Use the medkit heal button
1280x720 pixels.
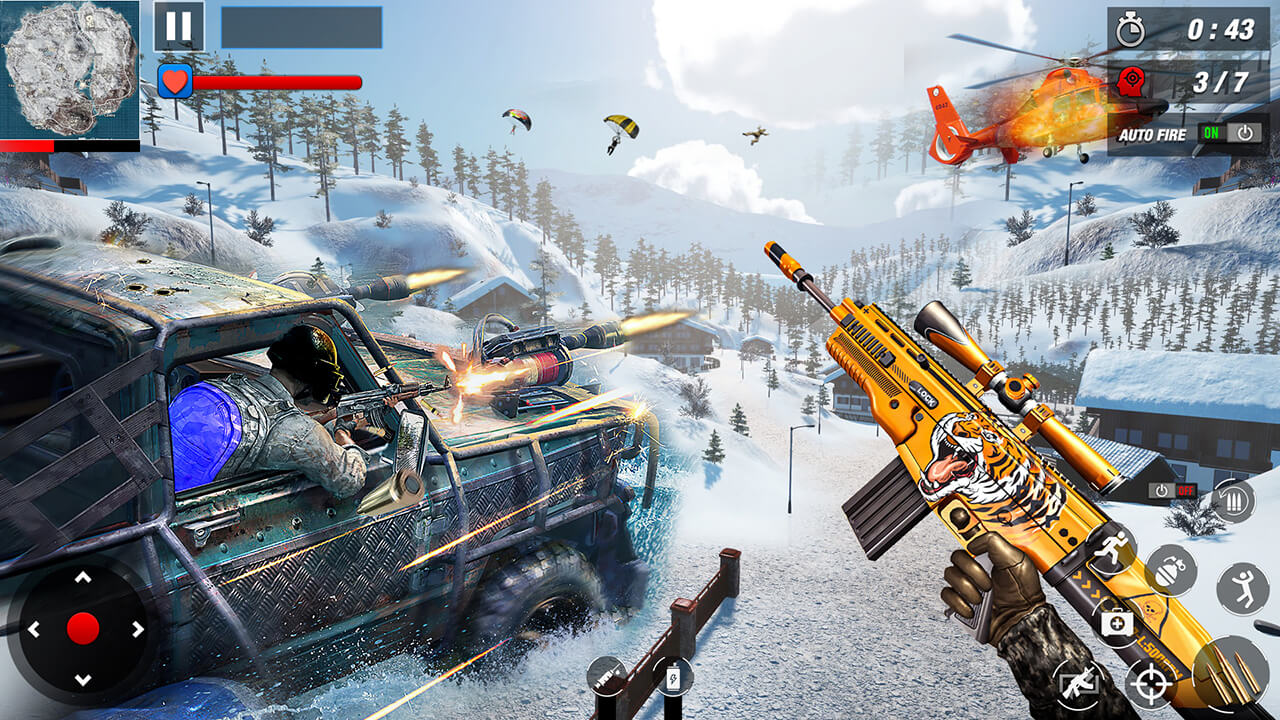[1116, 624]
